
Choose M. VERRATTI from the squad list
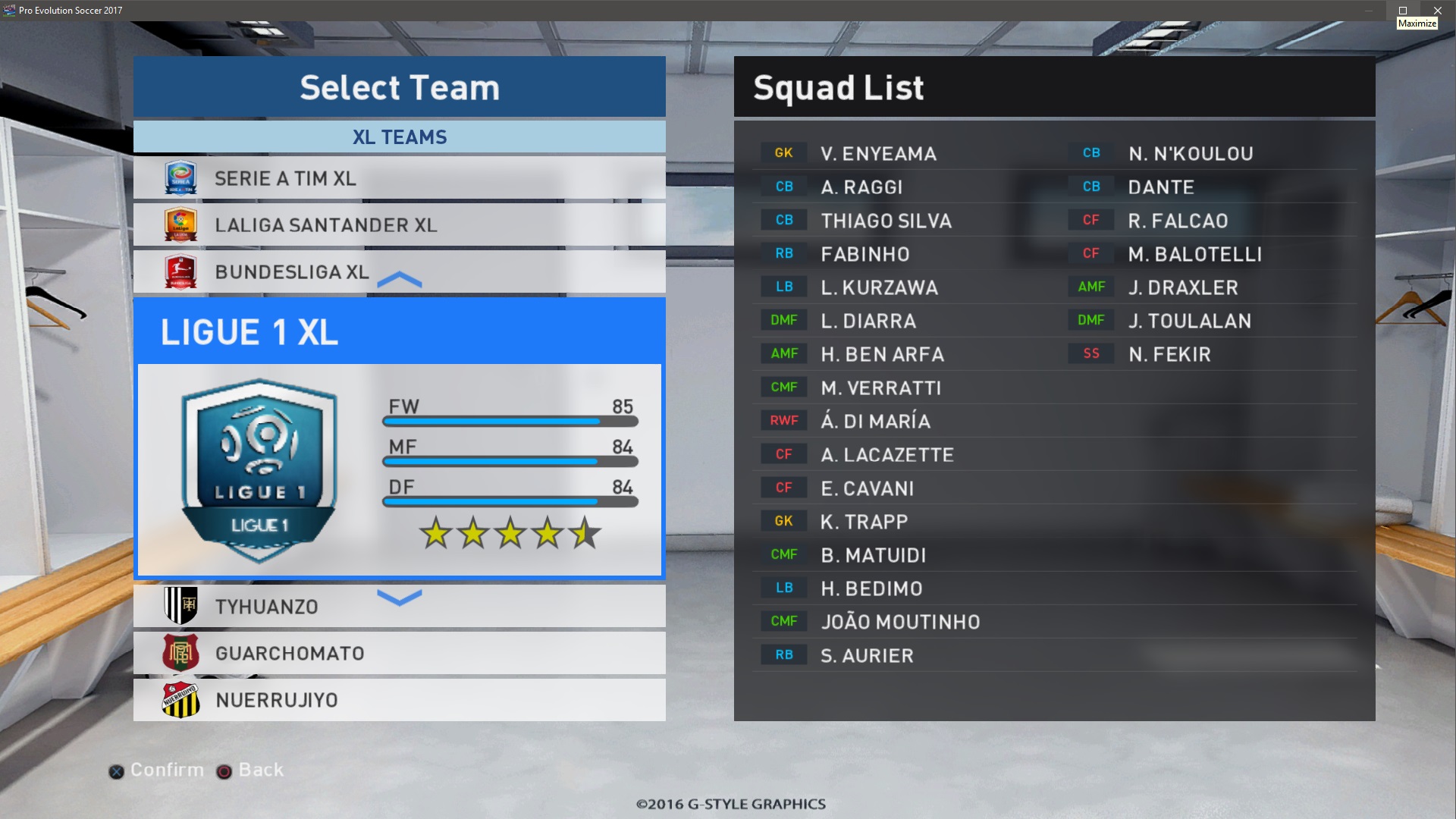[880, 388]
